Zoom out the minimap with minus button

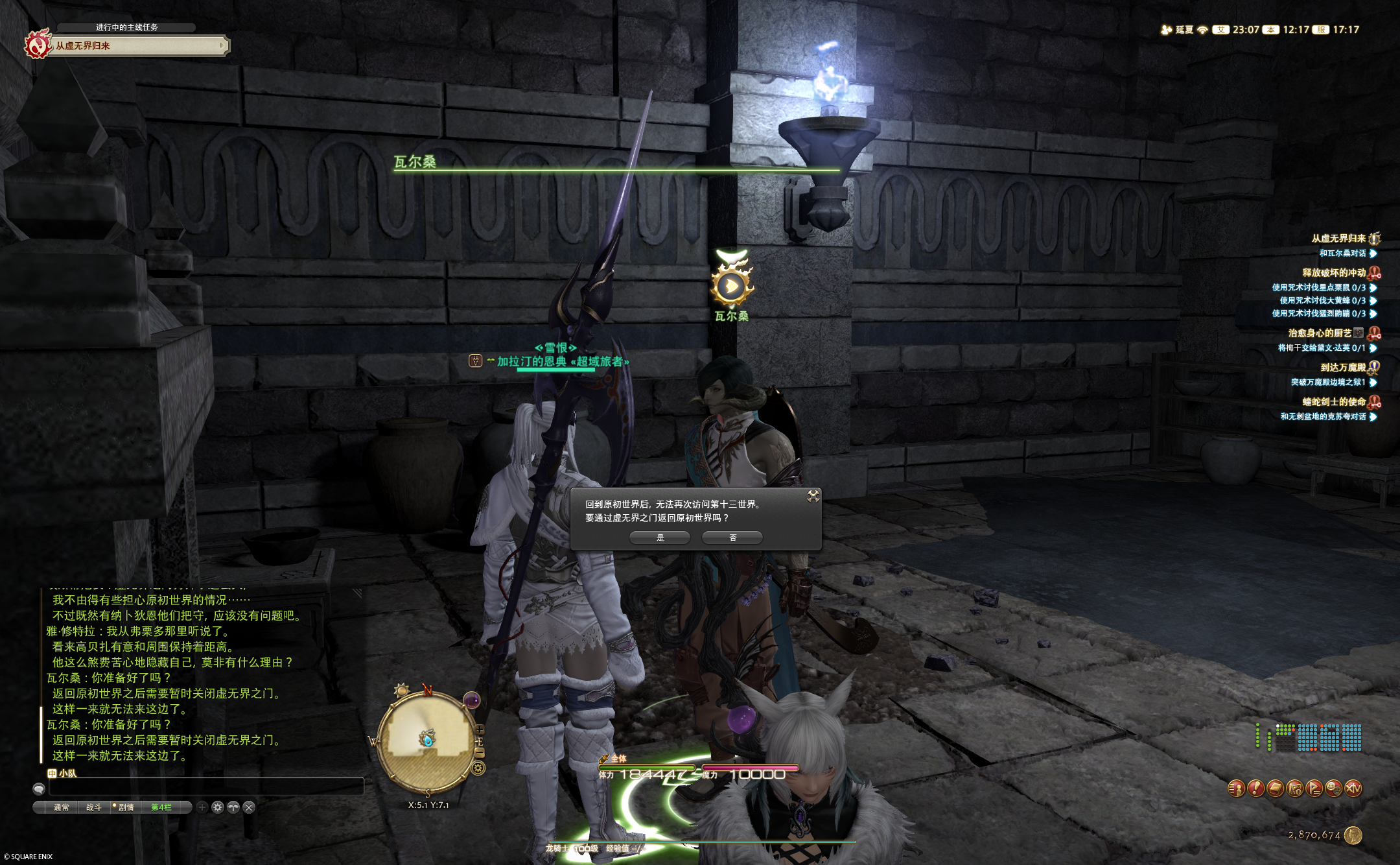click(x=480, y=752)
